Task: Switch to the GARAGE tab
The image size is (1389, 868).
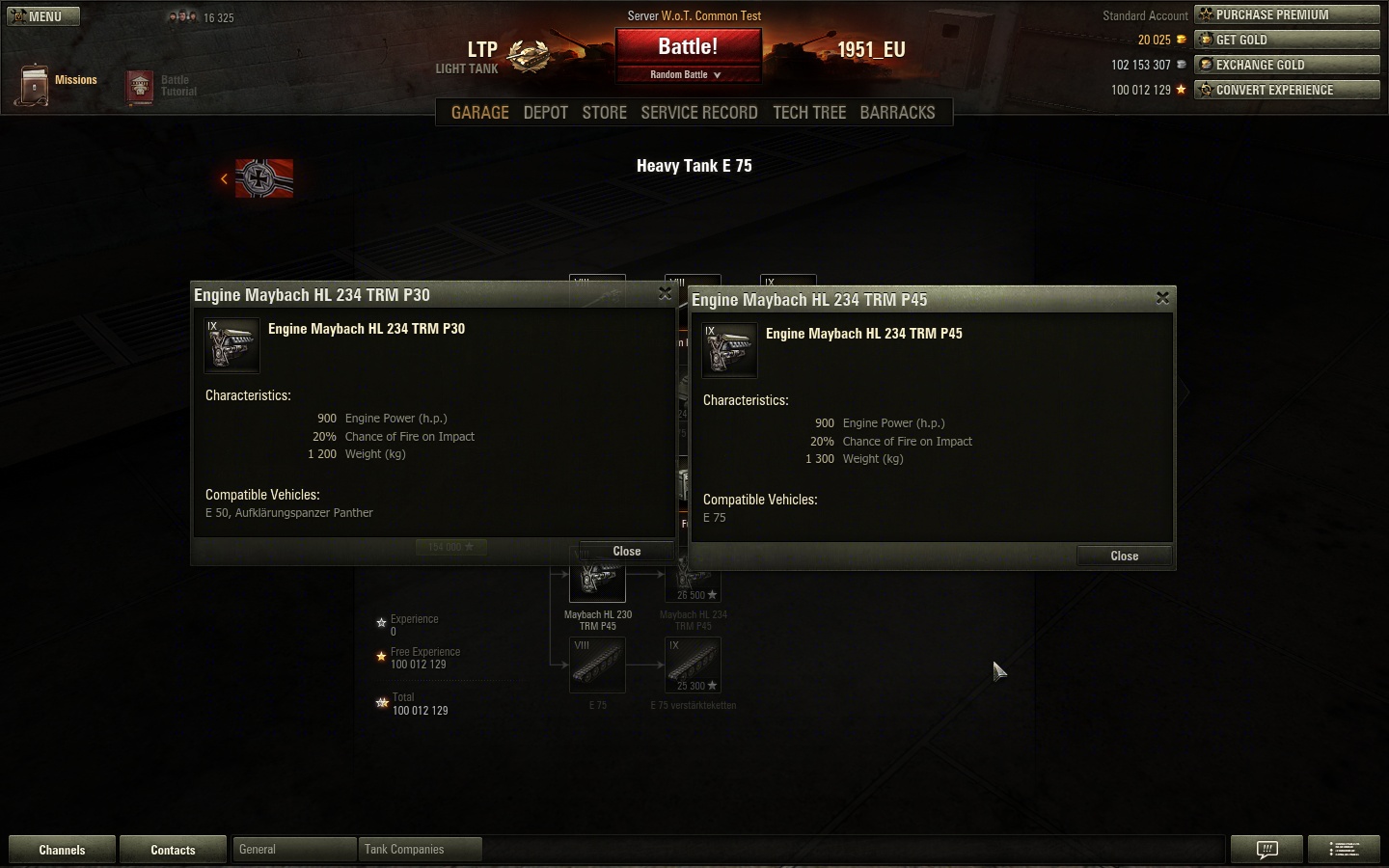Action: [x=479, y=113]
